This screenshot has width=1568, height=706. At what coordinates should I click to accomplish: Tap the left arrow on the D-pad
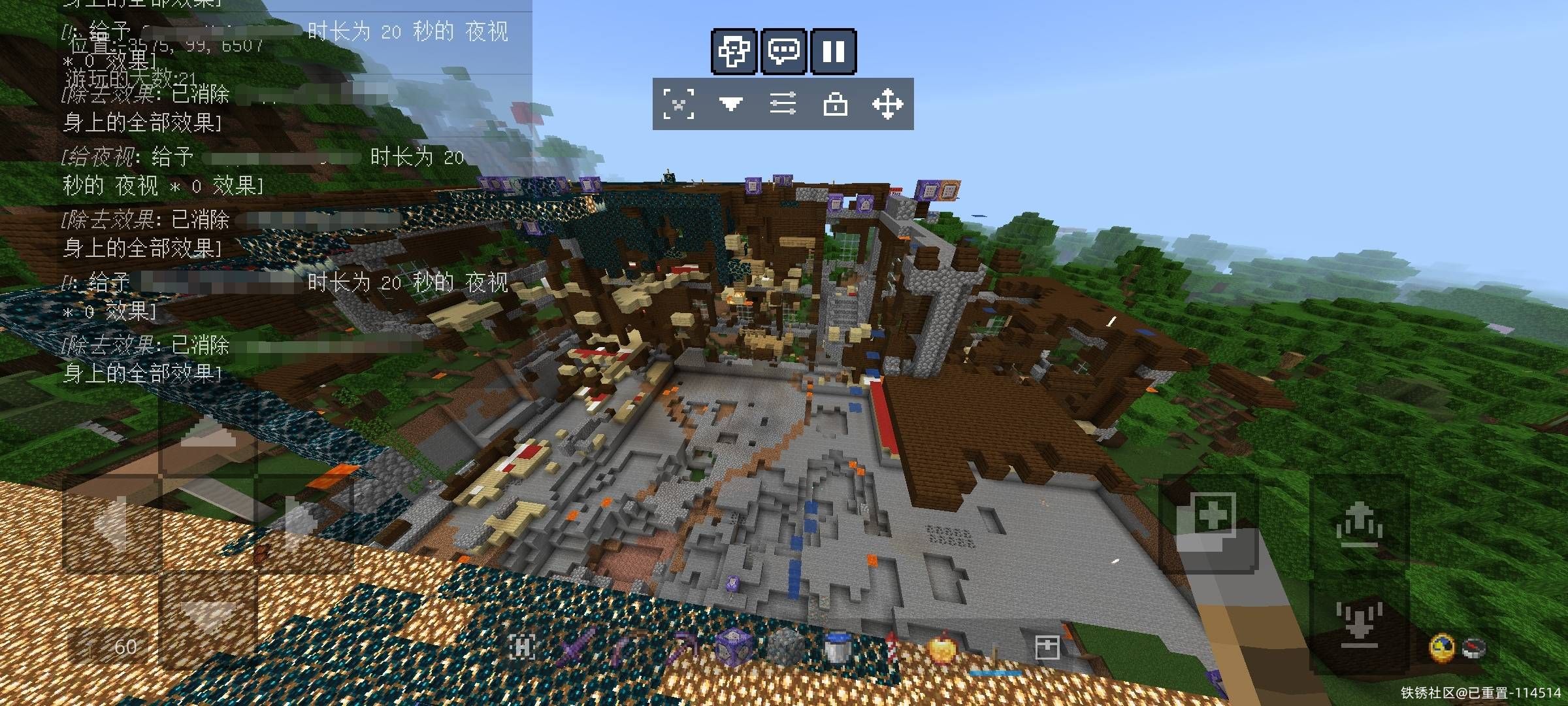111,523
